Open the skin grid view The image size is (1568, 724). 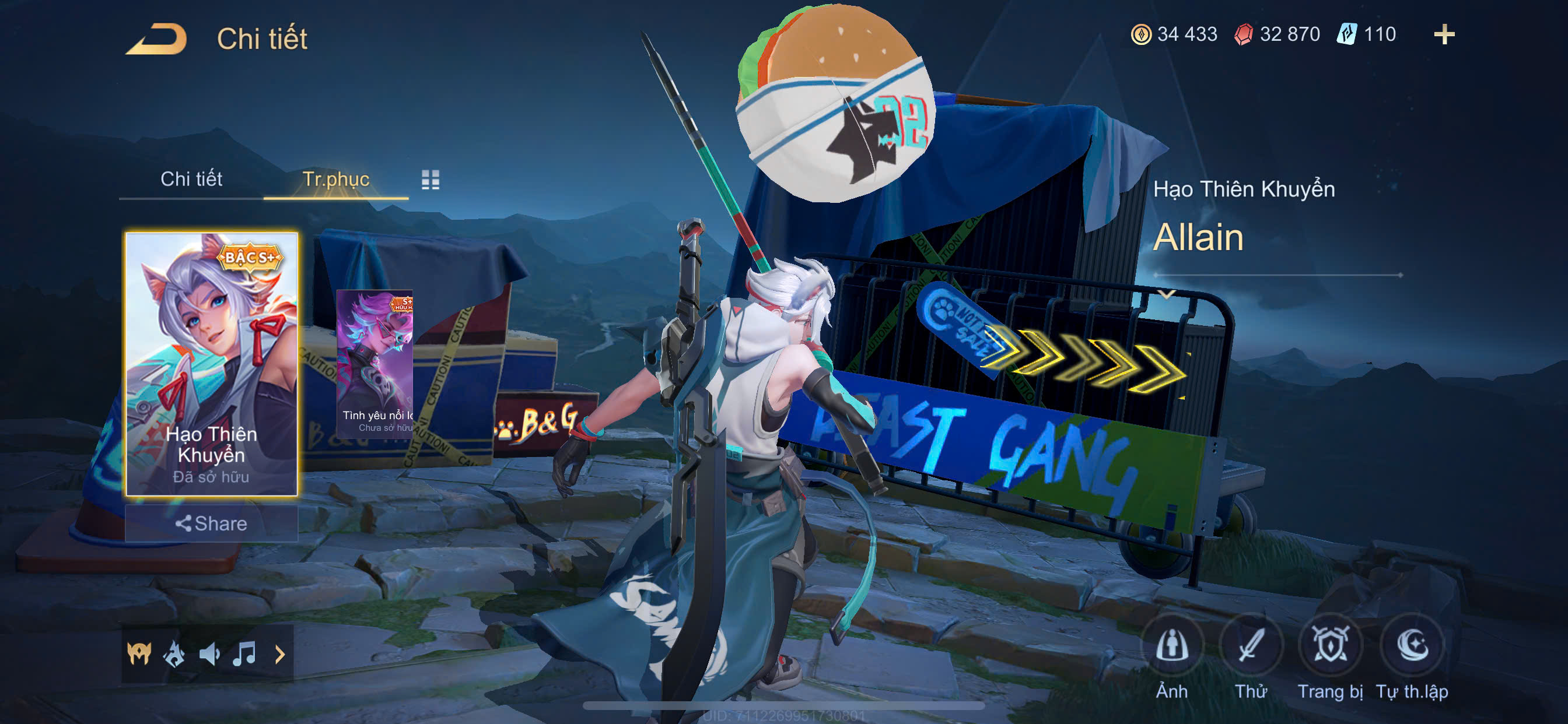[x=430, y=180]
